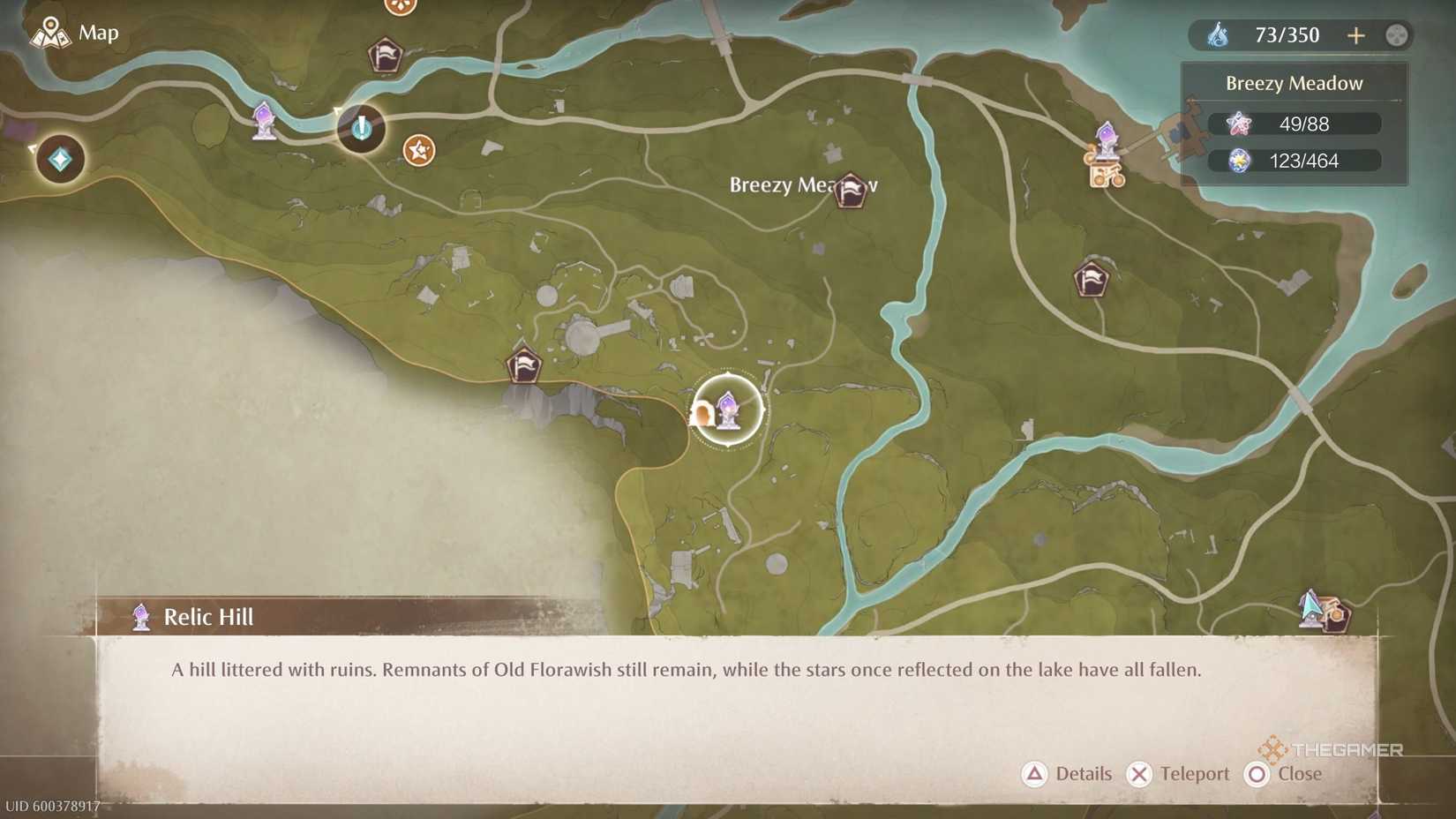Select the orange star combat challenge icon
The width and height of the screenshot is (1456, 819).
417,150
